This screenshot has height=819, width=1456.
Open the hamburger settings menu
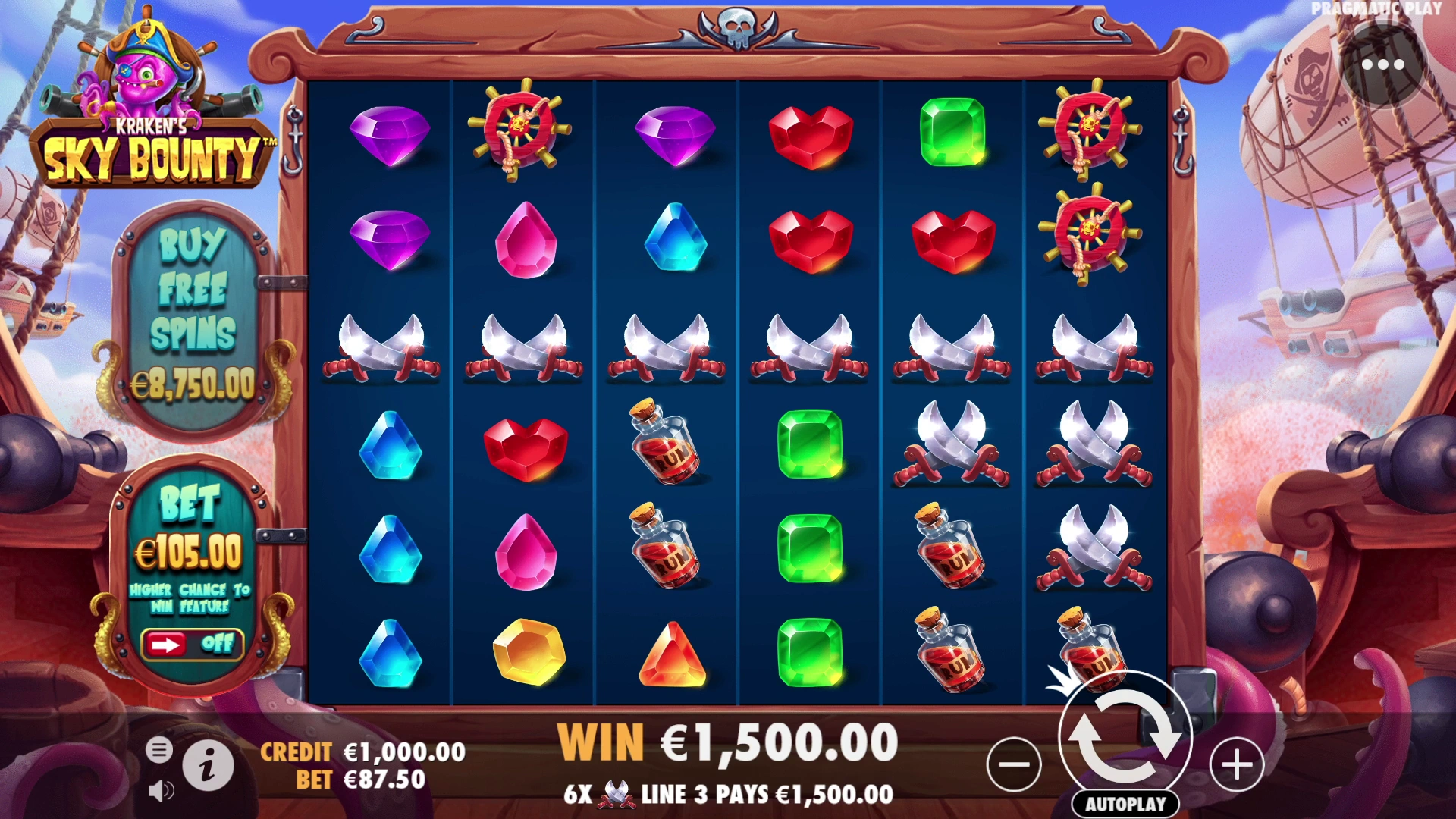(159, 750)
